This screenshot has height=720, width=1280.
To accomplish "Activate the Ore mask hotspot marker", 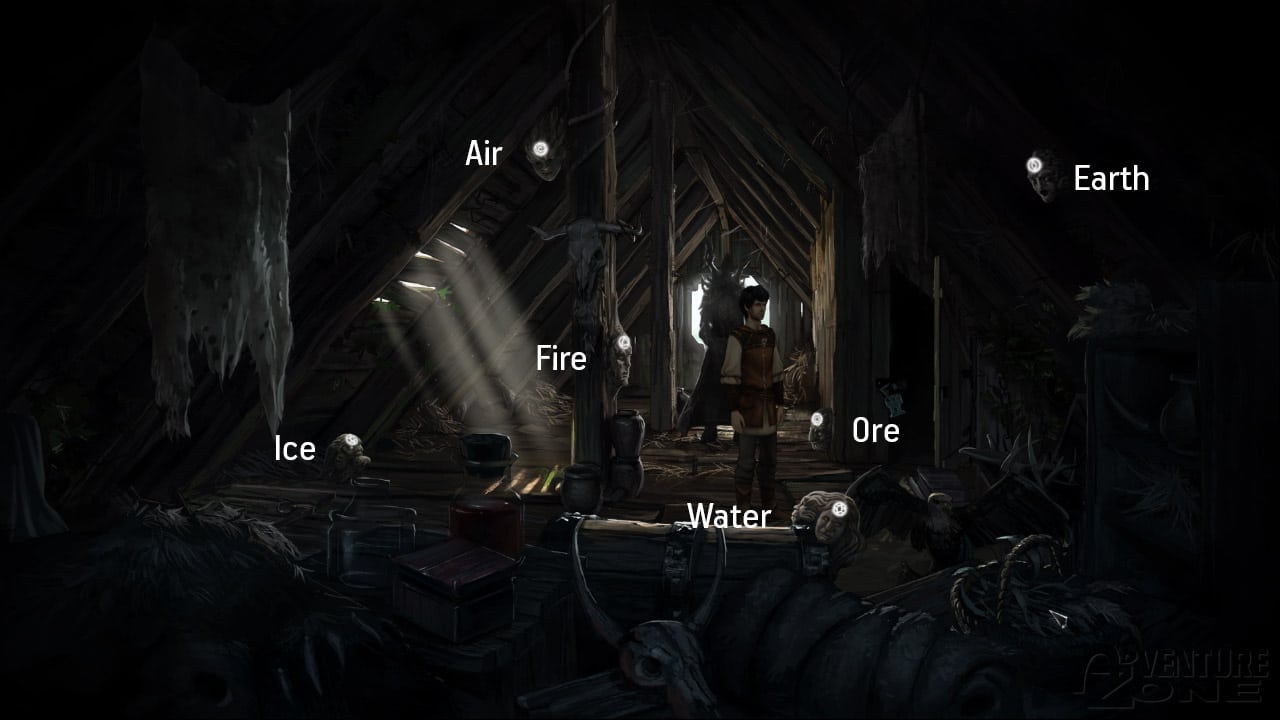I will [x=817, y=418].
